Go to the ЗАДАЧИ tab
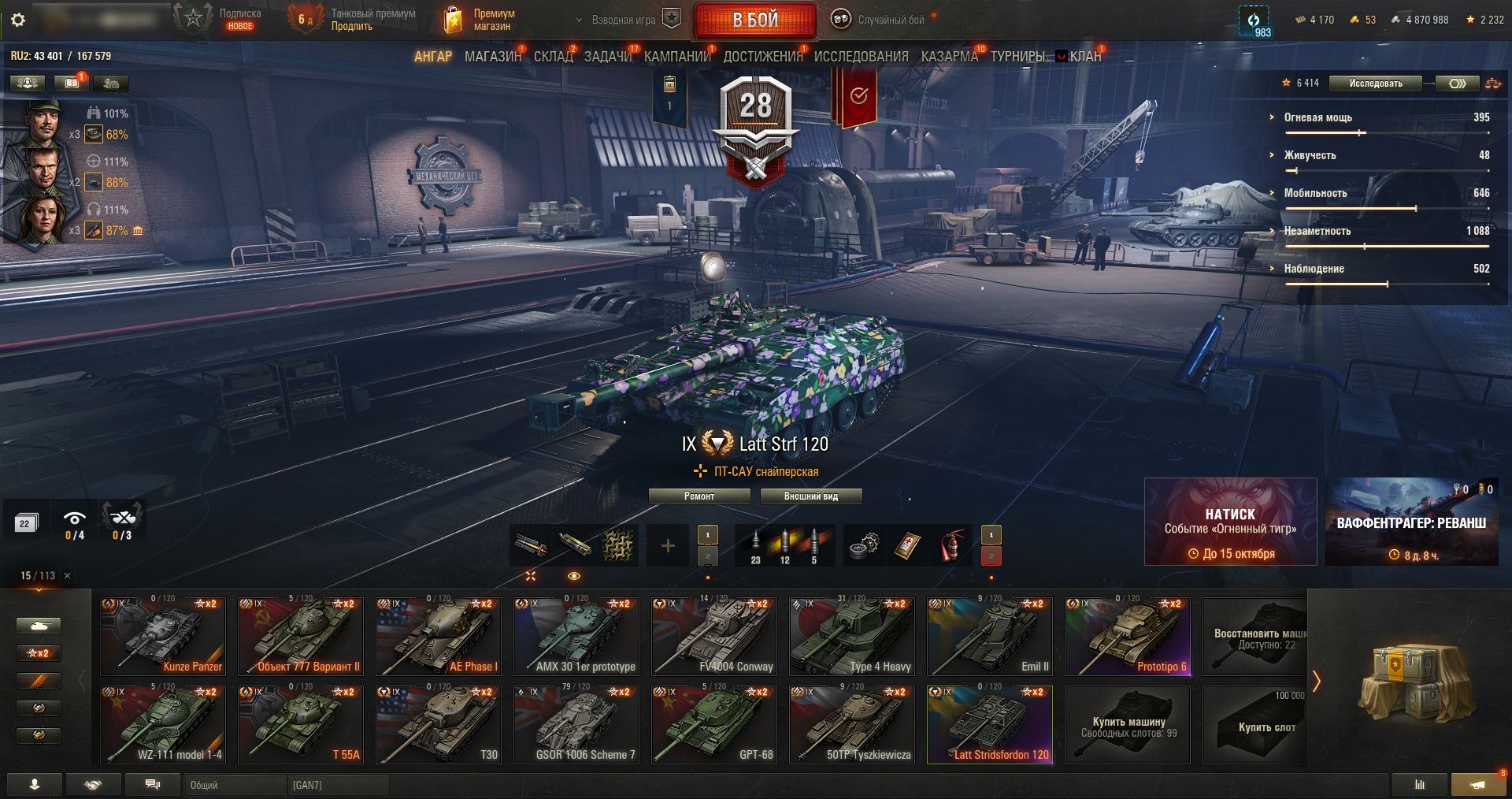Viewport: 1512px width, 799px height. [x=608, y=57]
